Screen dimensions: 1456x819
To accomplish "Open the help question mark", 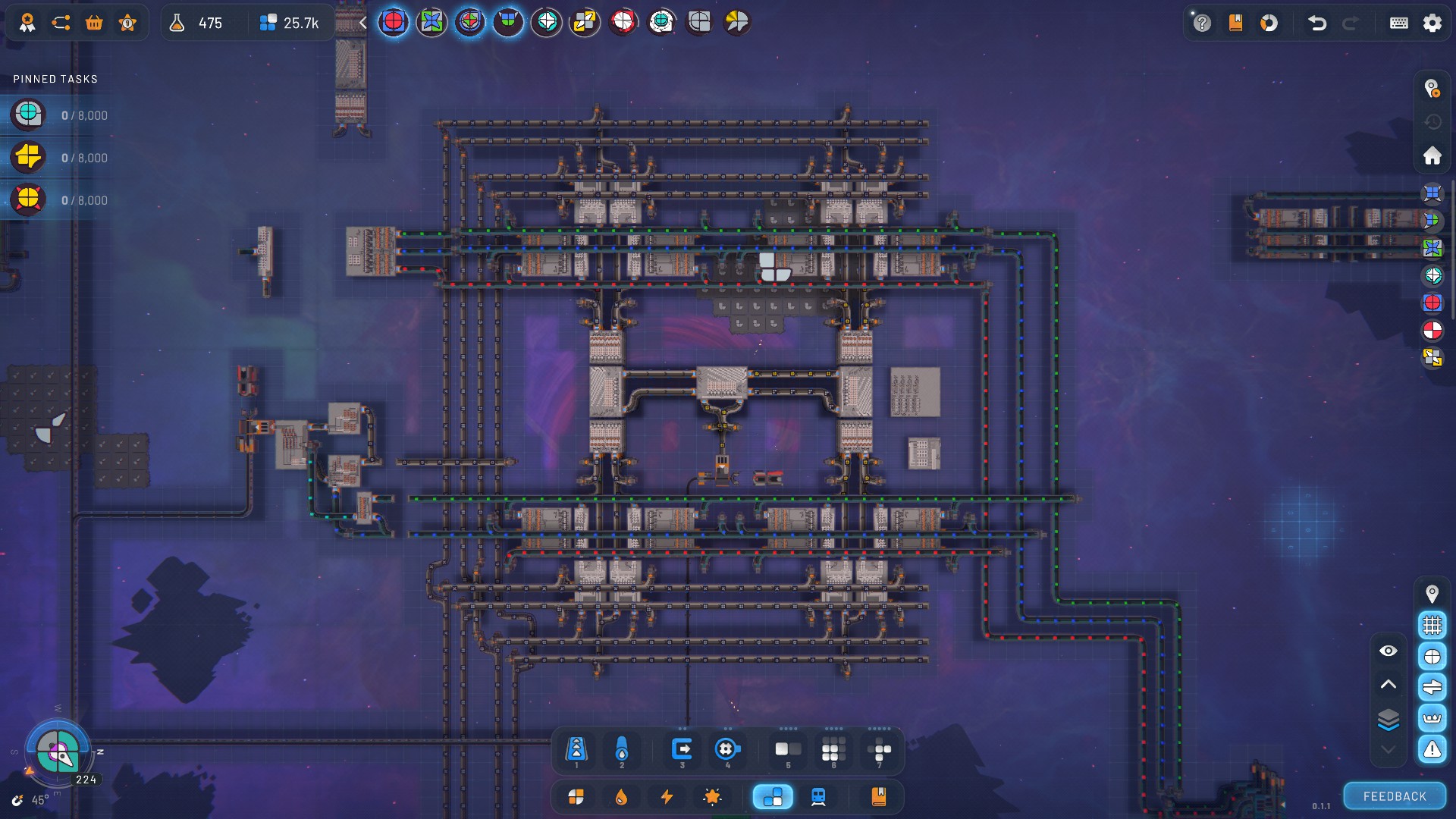I will pos(1202,23).
